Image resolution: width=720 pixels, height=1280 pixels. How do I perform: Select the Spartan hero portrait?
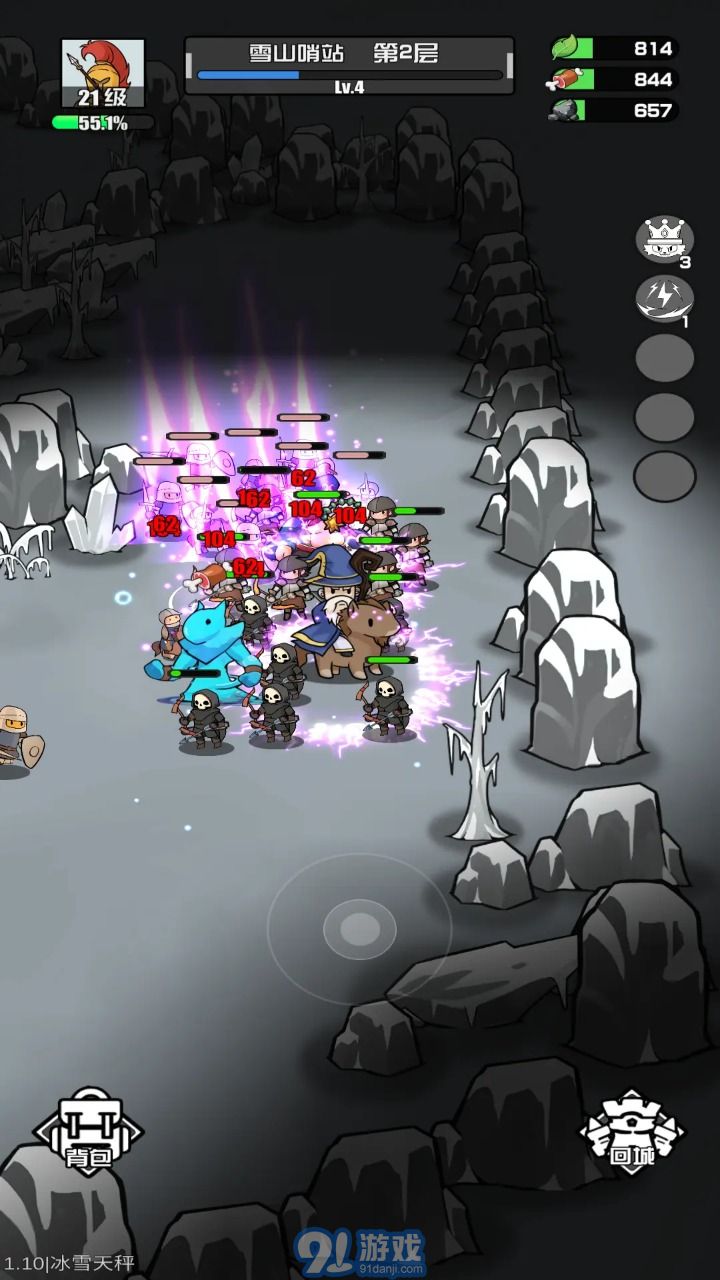(x=103, y=73)
